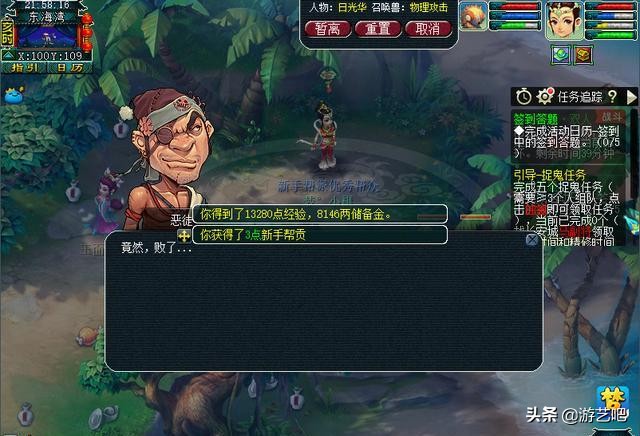Click the quest tracker stopwatch icon
This screenshot has width=640, height=436.
coord(524,96)
